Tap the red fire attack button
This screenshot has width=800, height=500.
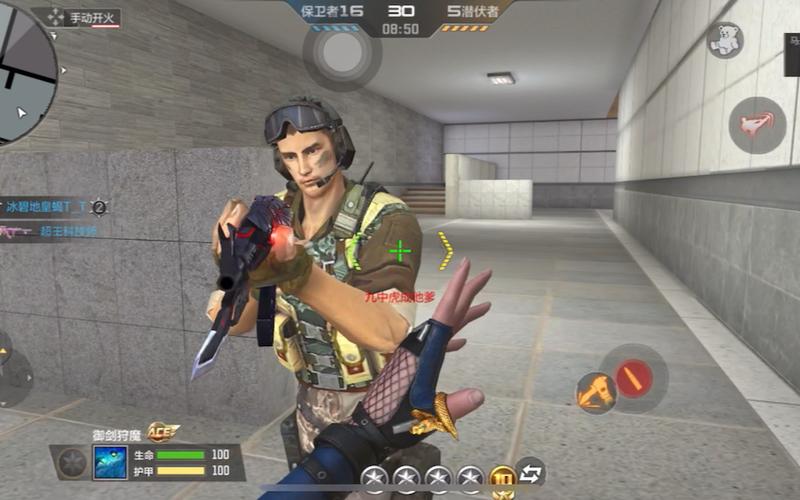coord(633,378)
